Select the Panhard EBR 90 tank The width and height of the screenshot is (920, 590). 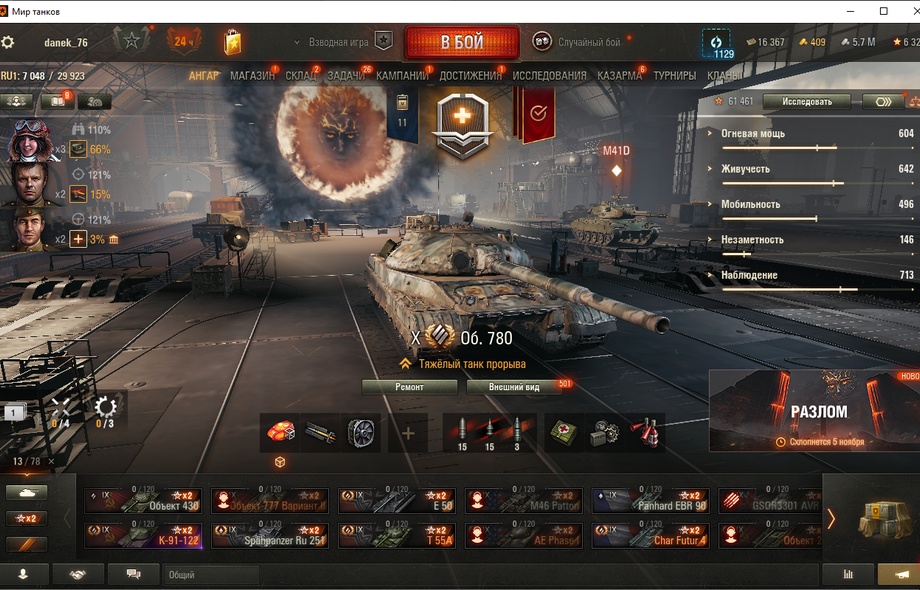(651, 501)
